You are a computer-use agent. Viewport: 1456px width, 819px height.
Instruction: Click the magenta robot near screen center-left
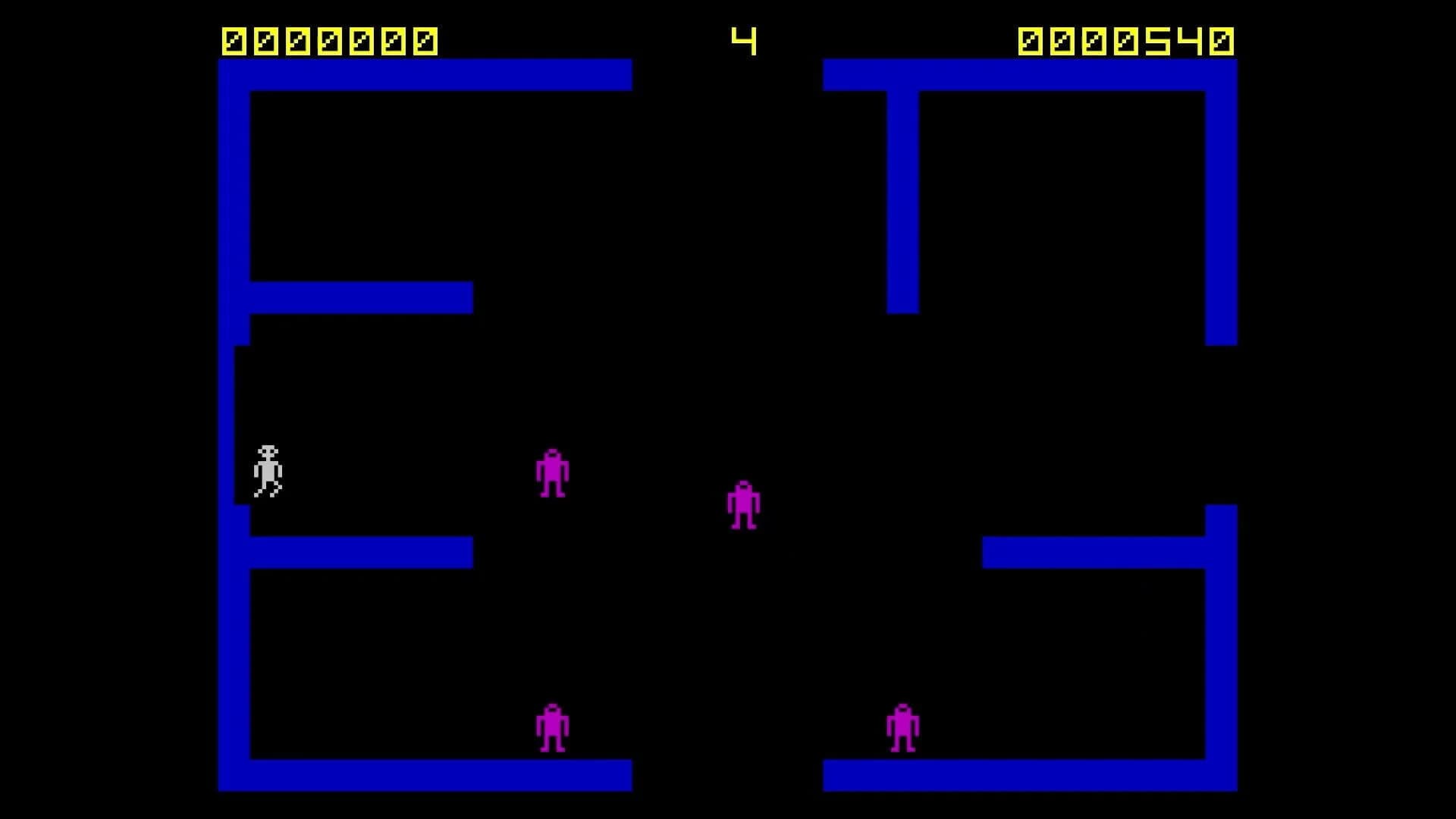pos(551,472)
